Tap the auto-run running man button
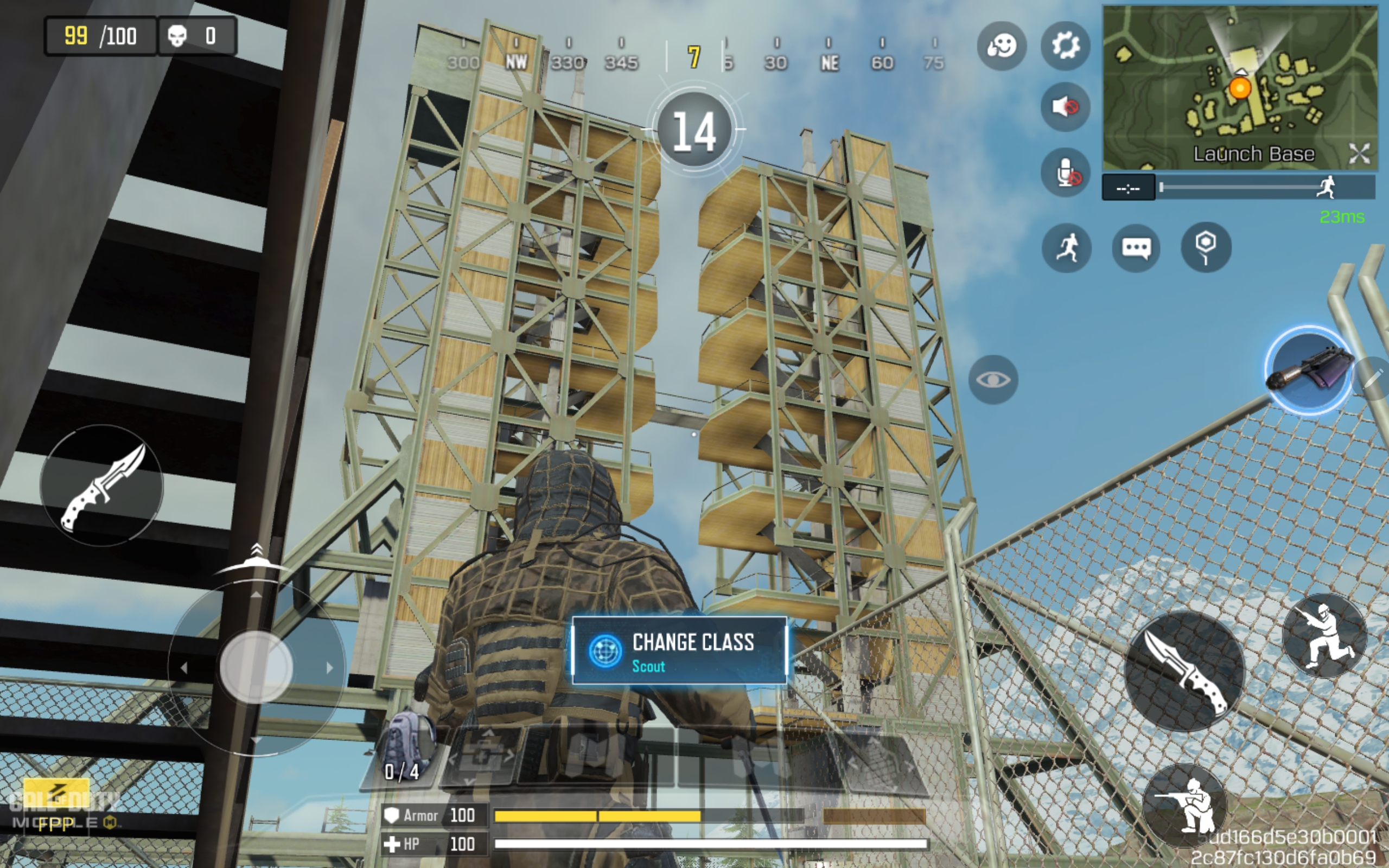Image resolution: width=1389 pixels, height=868 pixels. point(1066,248)
